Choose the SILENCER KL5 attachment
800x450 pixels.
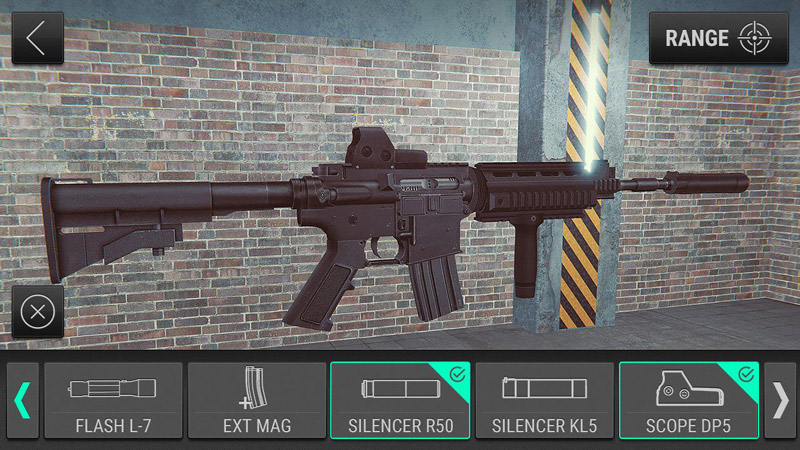pyautogui.click(x=545, y=400)
